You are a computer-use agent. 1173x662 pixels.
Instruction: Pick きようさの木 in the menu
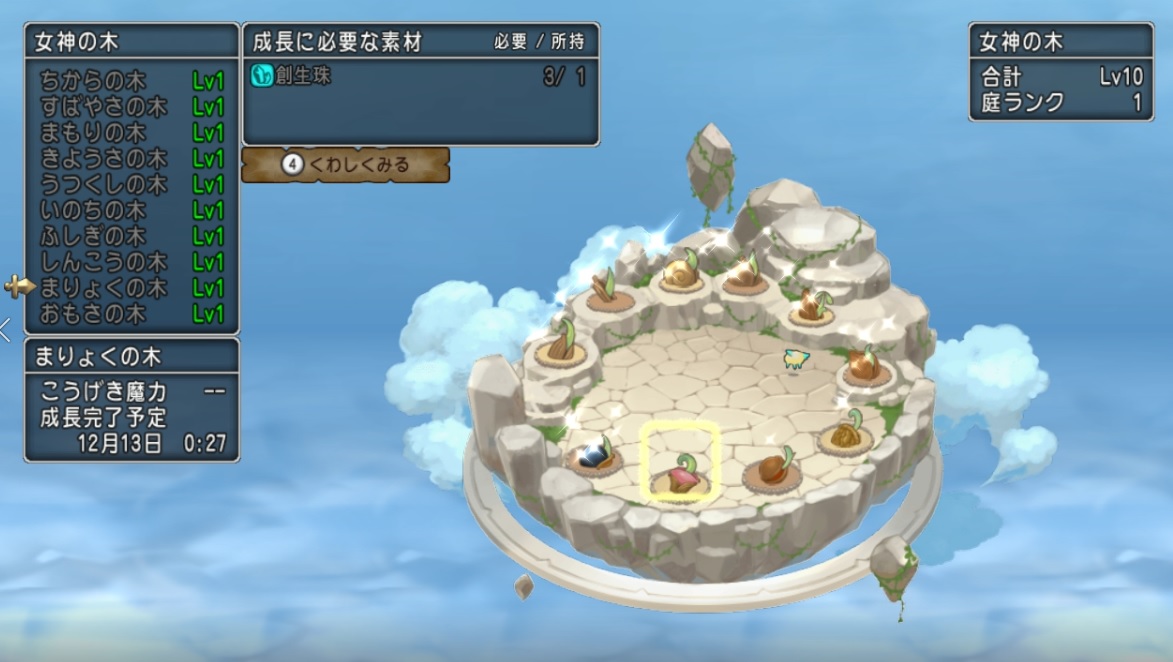click(x=131, y=159)
